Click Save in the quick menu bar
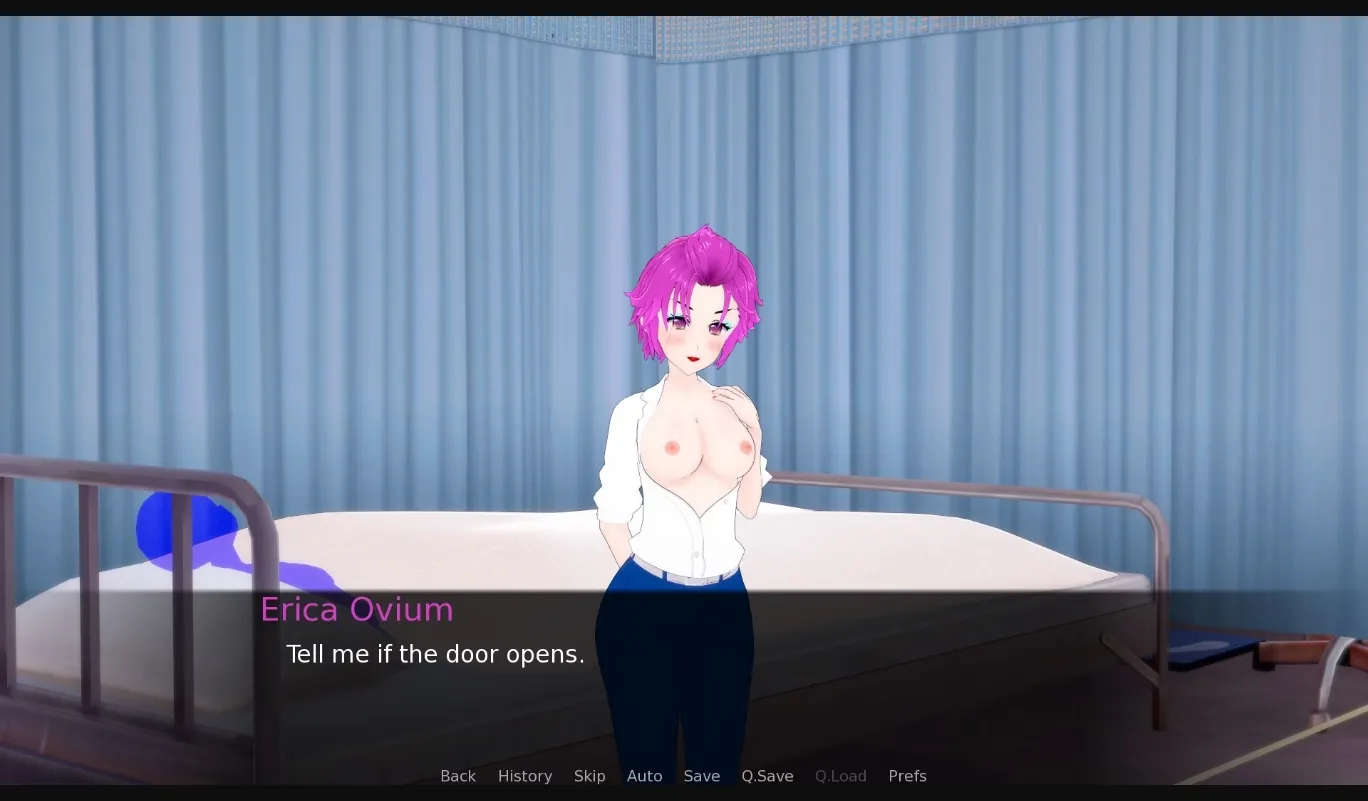The height and width of the screenshot is (801, 1368). click(701, 776)
